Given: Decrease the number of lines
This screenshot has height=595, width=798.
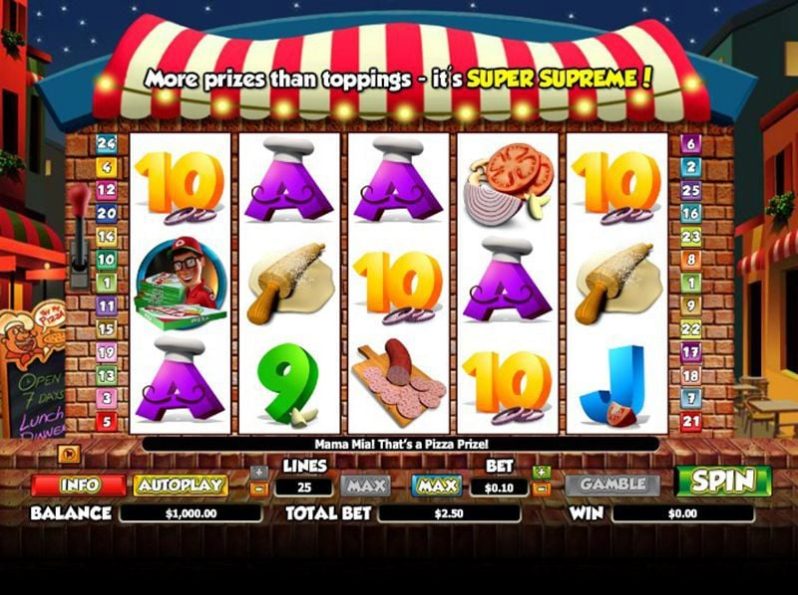Looking at the screenshot, I should point(260,490).
